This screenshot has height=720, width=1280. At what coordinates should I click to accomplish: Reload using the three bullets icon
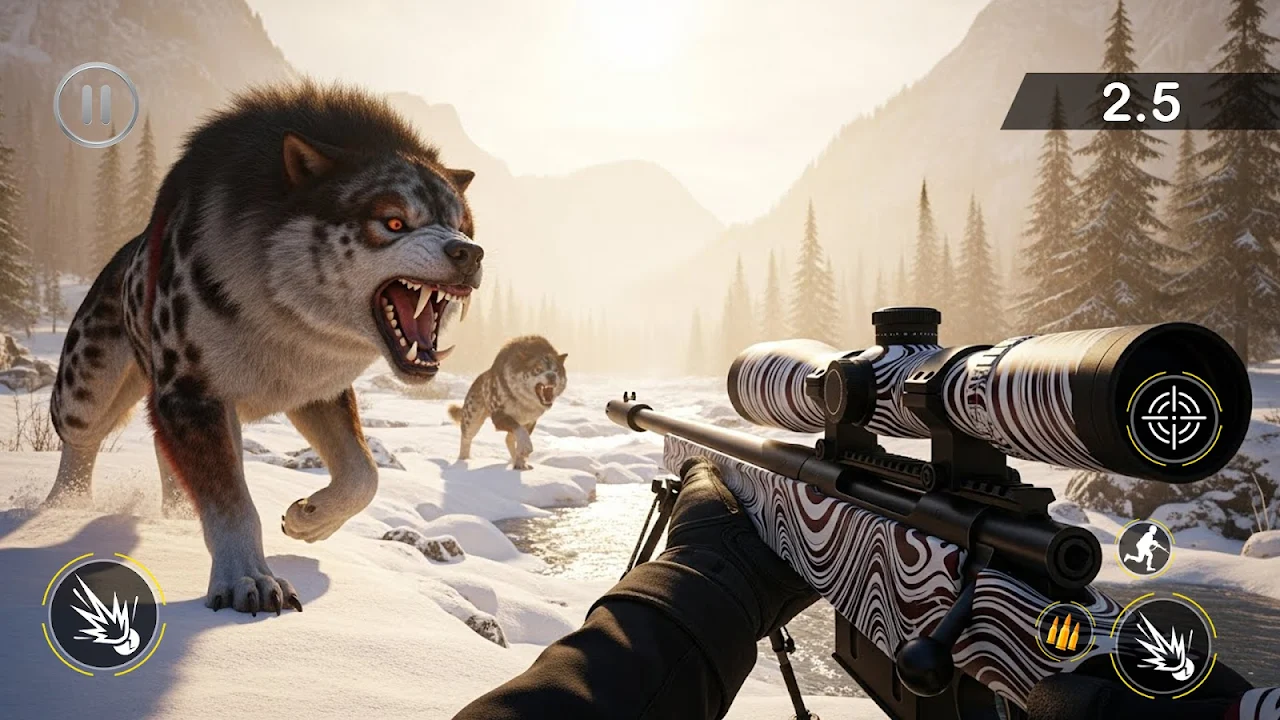click(1064, 631)
